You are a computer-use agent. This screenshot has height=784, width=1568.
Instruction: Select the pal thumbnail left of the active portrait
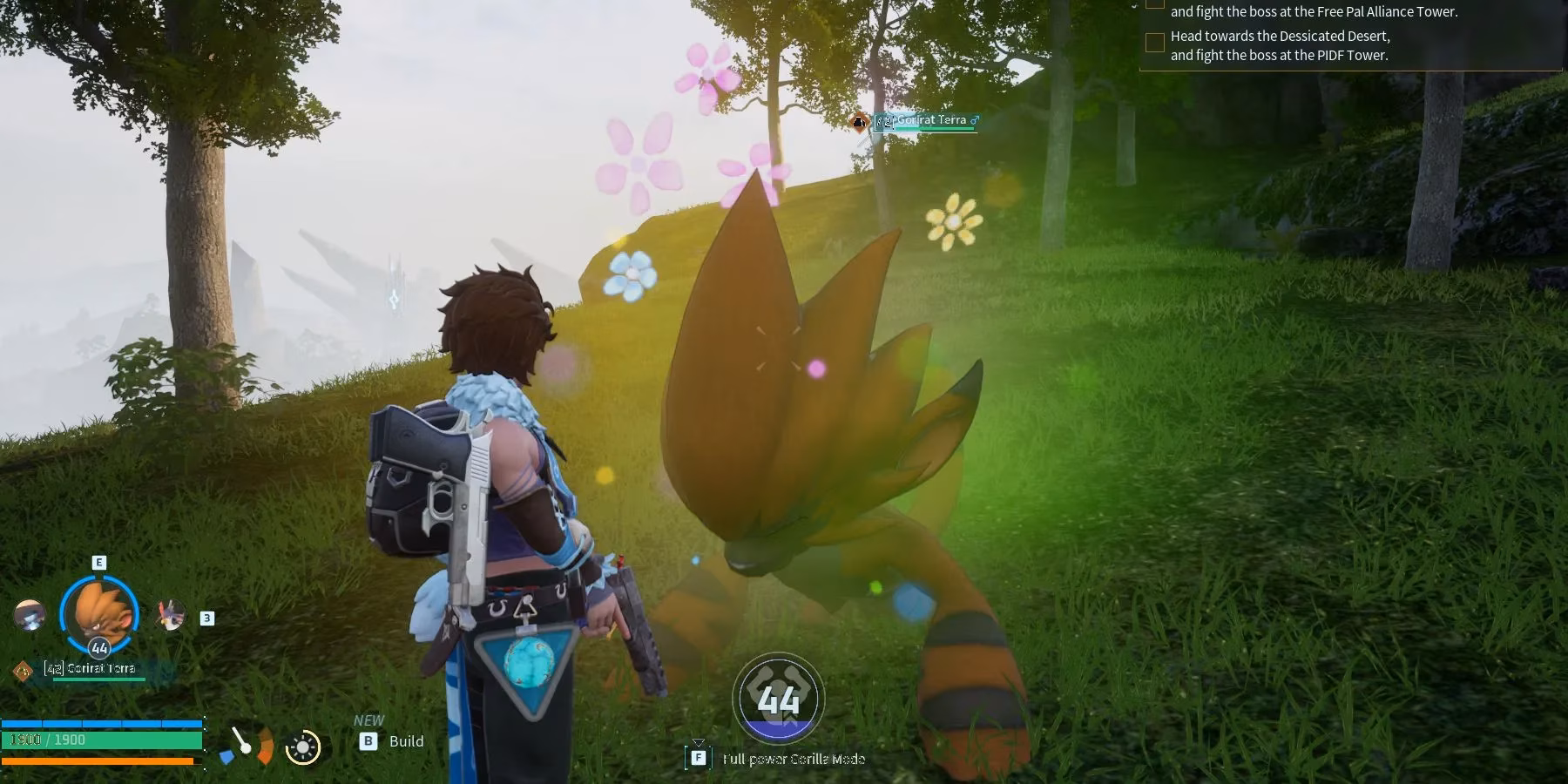30,615
